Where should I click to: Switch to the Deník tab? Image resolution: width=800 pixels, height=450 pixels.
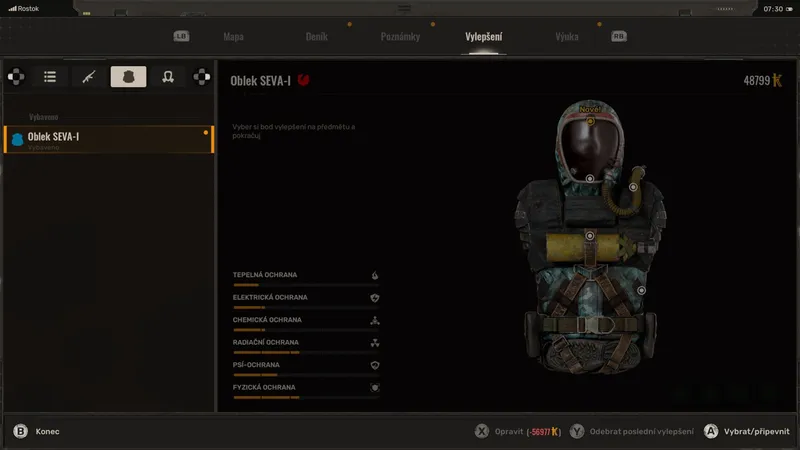pos(316,37)
